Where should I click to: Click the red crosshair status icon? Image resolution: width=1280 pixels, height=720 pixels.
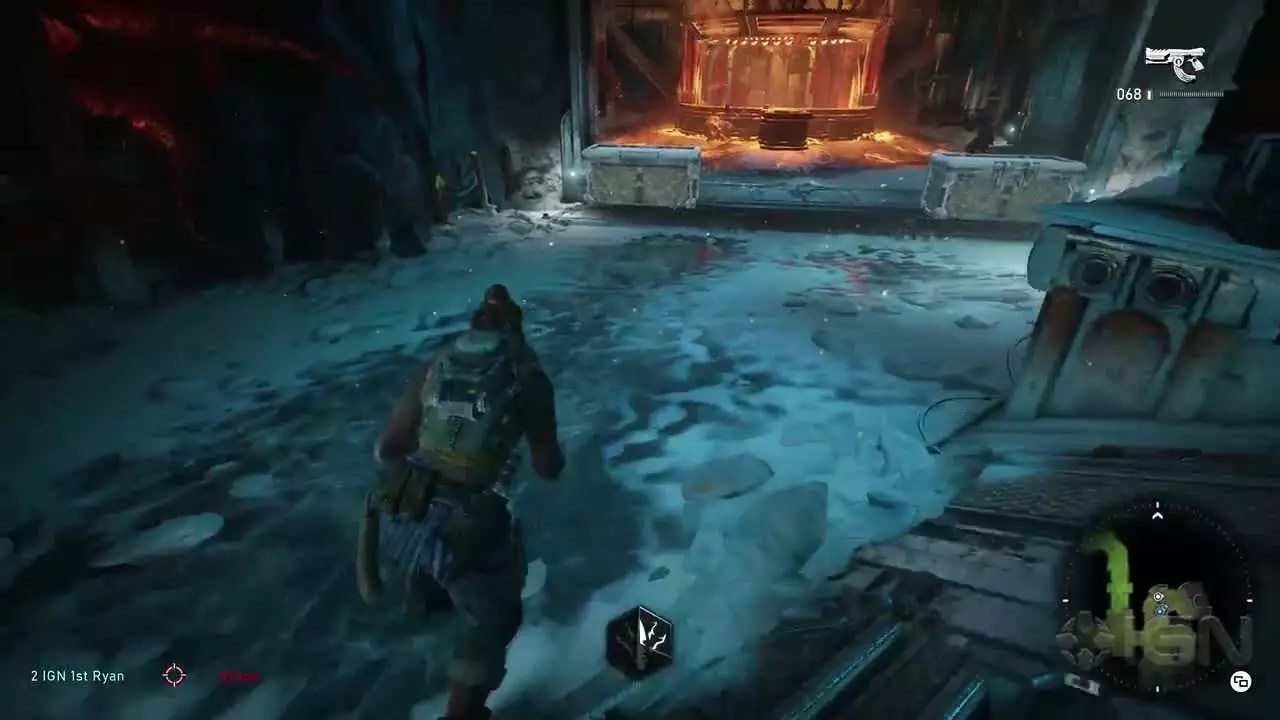(x=174, y=676)
